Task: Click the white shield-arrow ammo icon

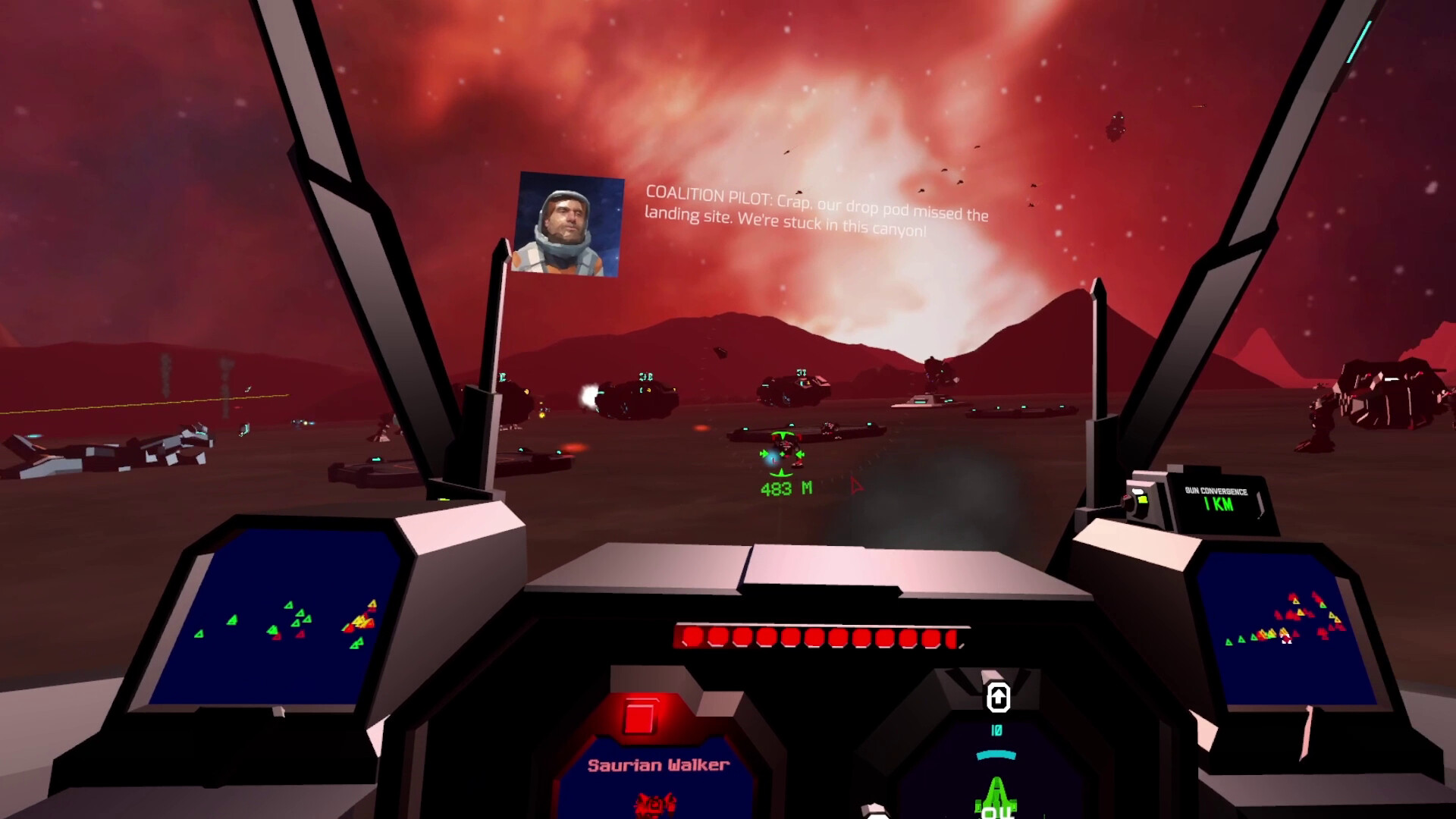Action: click(x=999, y=696)
